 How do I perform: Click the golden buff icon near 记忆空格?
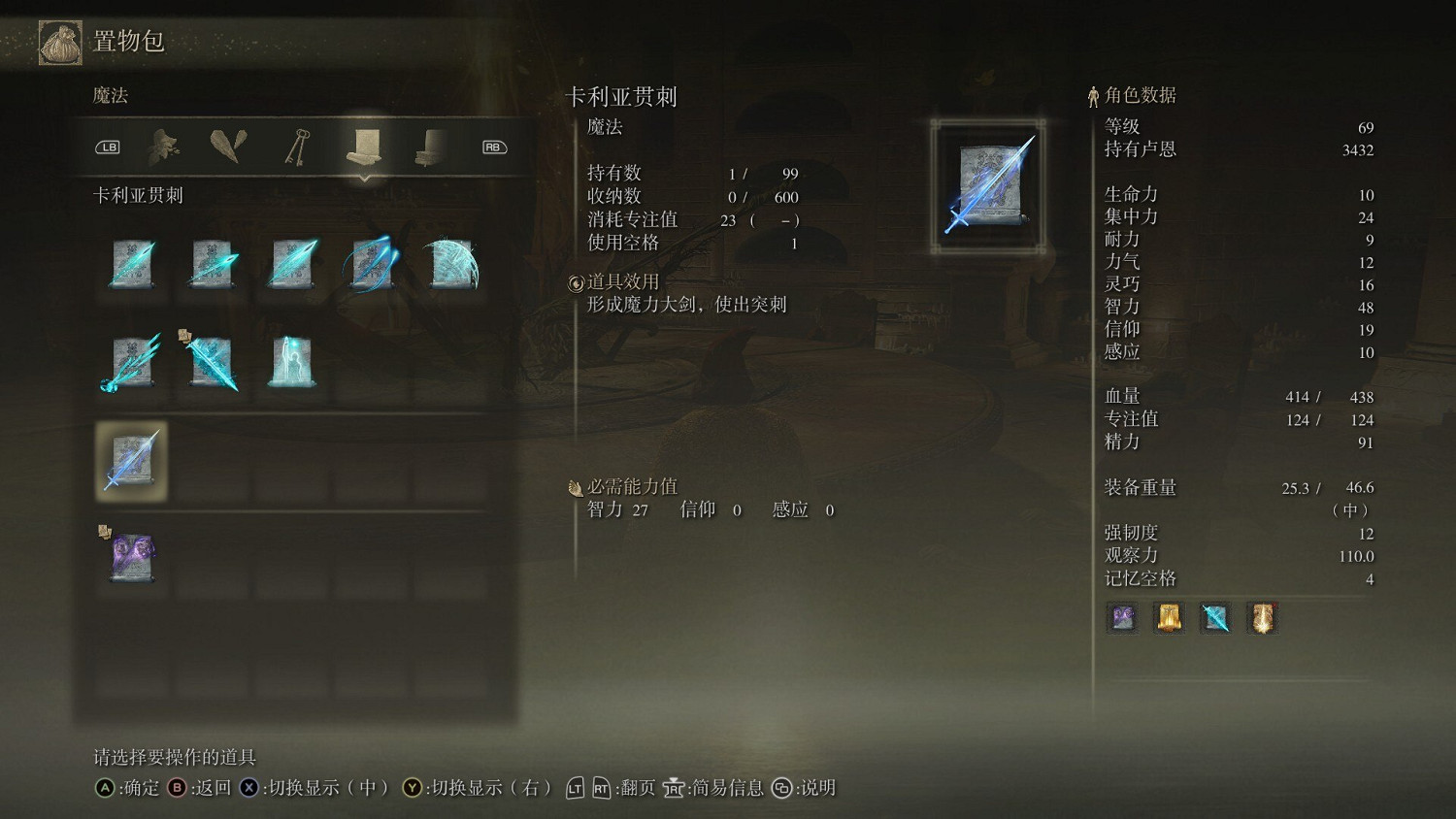(1261, 618)
